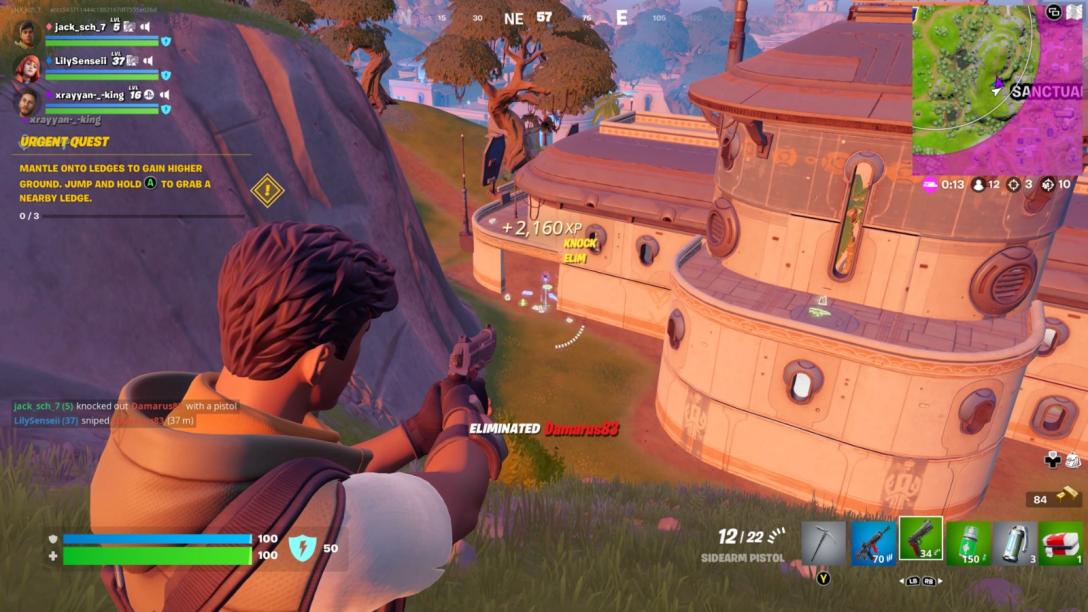Equip the blue assault rifle slot

(x=873, y=543)
